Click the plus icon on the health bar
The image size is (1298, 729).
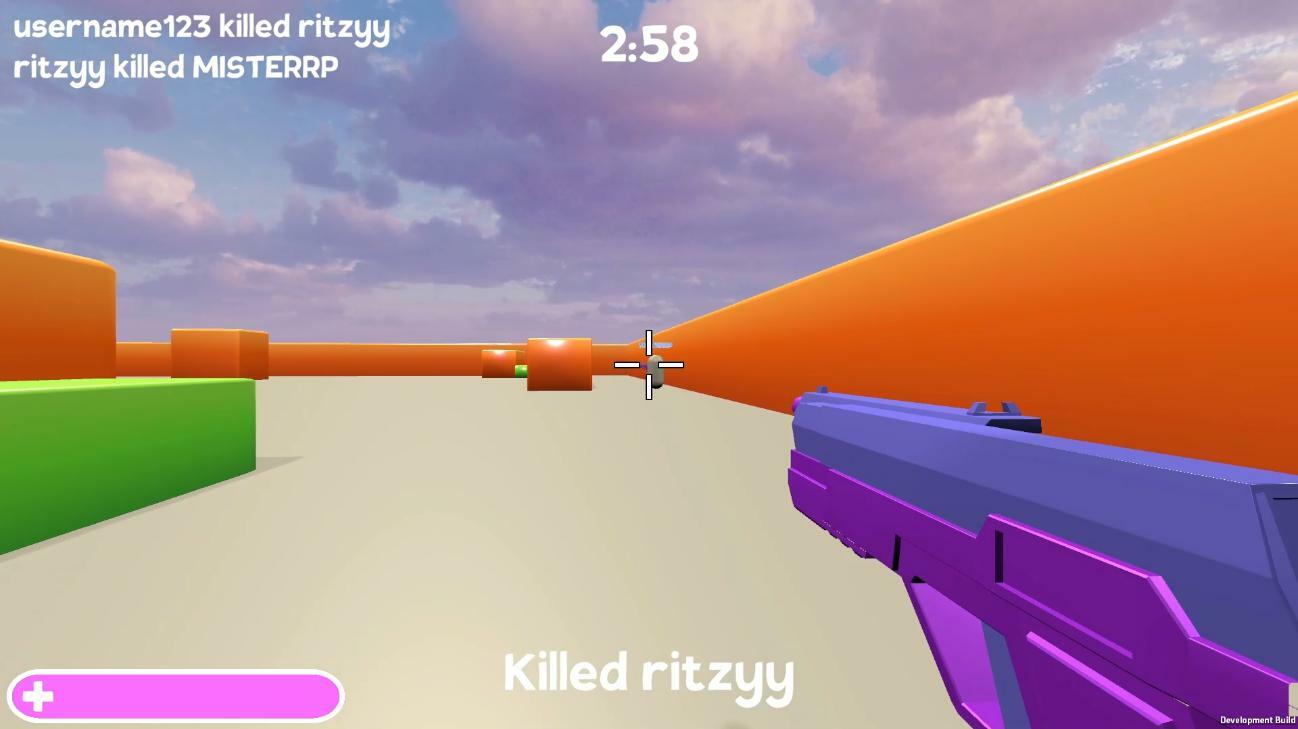[39, 695]
